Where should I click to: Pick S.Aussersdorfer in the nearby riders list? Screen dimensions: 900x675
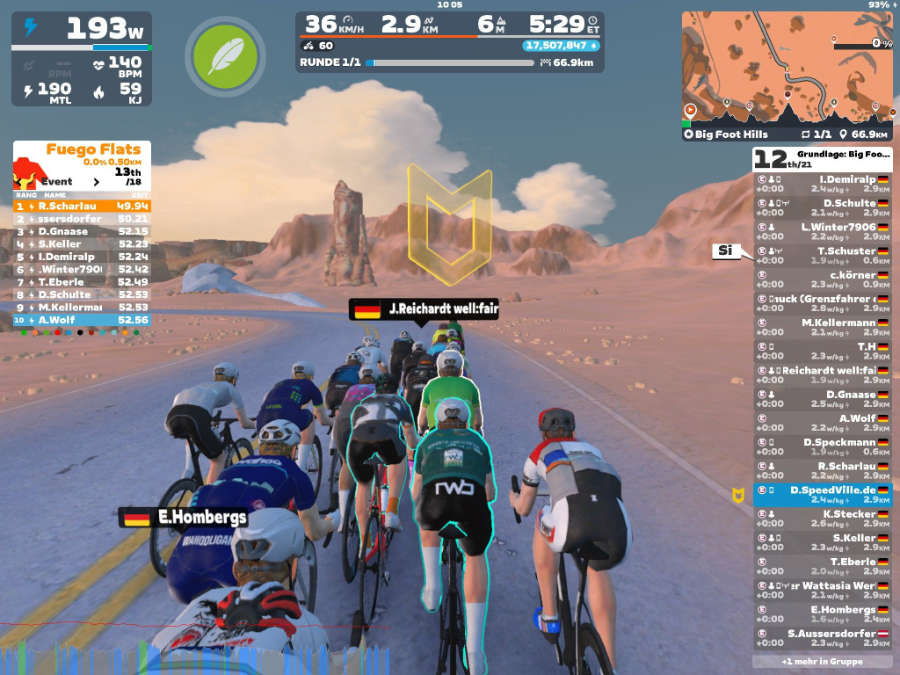[x=822, y=638]
